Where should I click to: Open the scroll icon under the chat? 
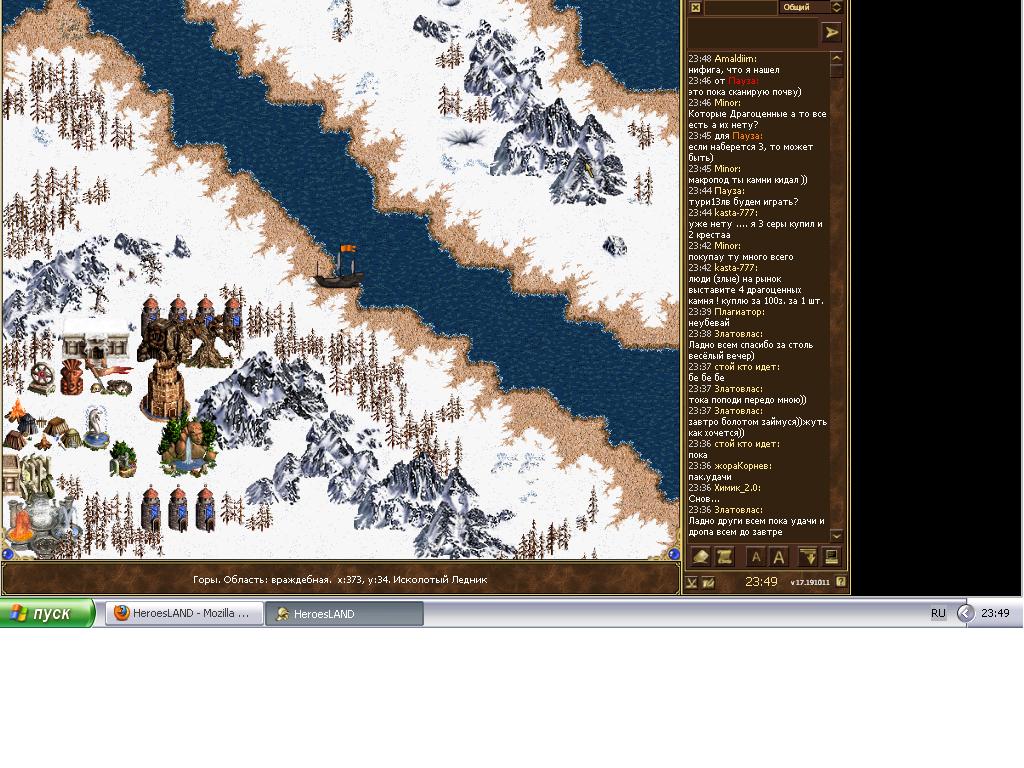[x=724, y=557]
